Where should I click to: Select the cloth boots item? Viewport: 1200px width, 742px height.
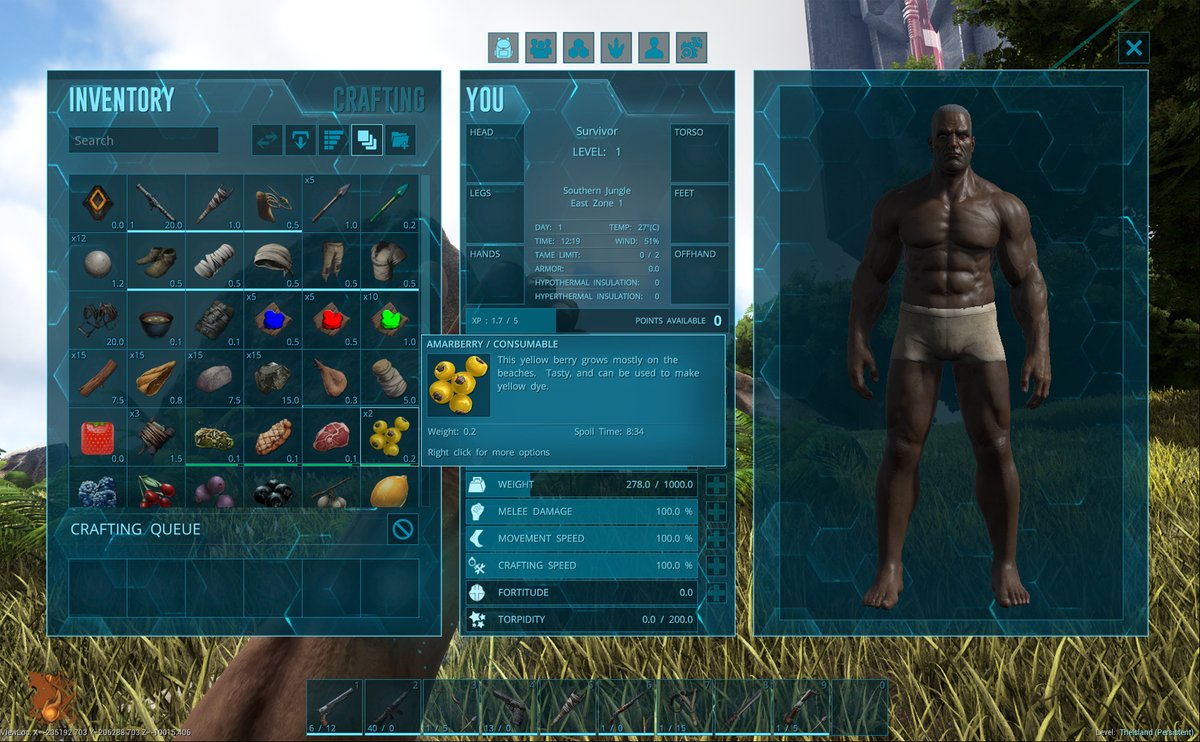click(156, 262)
